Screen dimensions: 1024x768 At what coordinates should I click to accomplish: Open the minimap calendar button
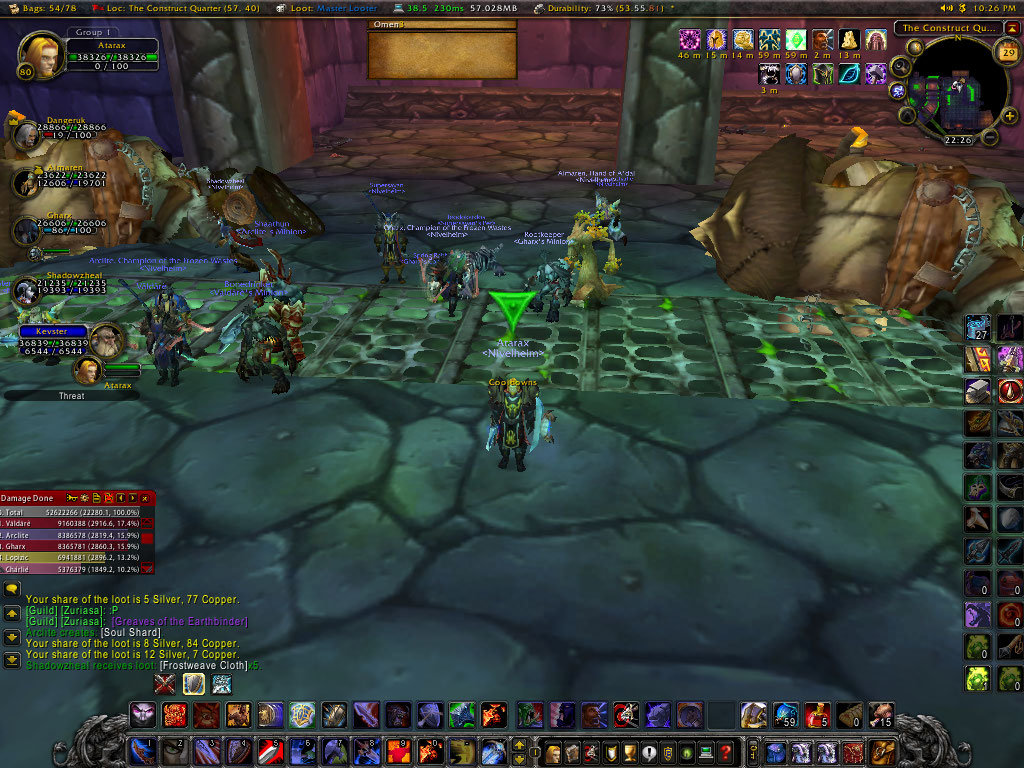(1007, 50)
